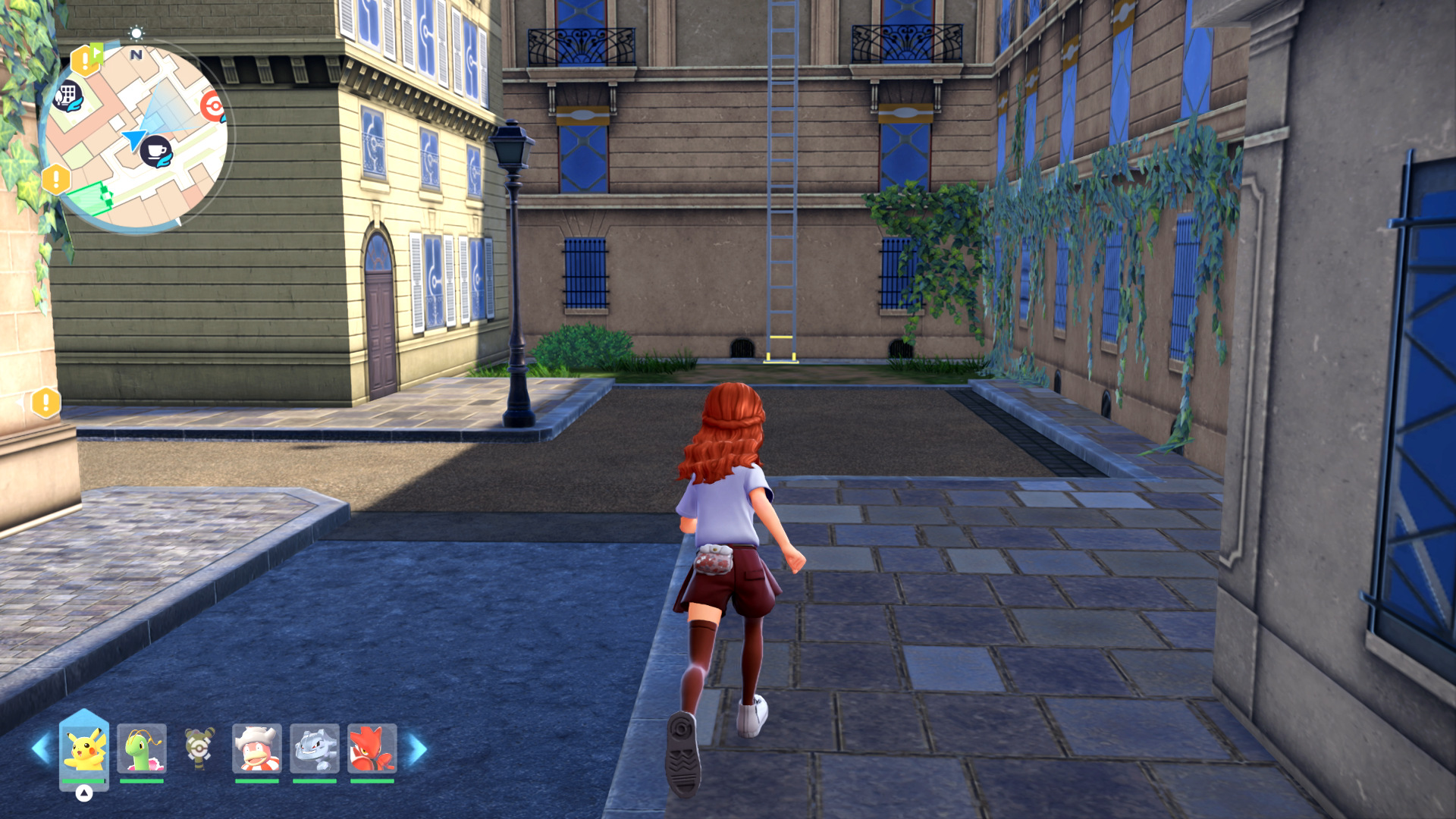1456x819 pixels.
Task: Pick Slowking from the party lineup
Action: point(257,748)
